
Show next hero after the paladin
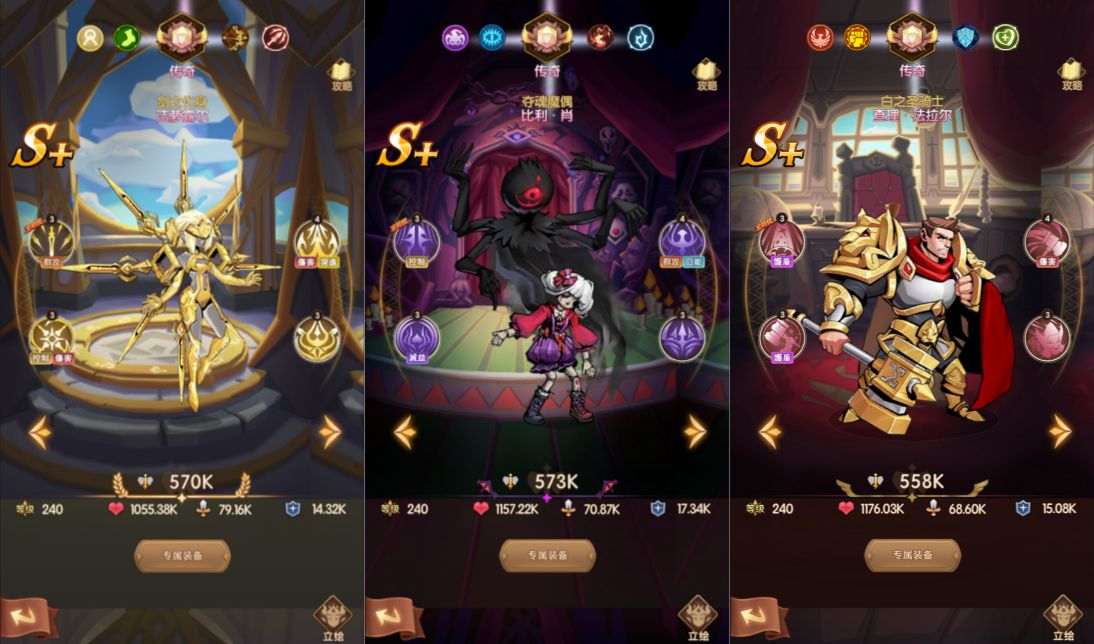pyautogui.click(x=1060, y=432)
